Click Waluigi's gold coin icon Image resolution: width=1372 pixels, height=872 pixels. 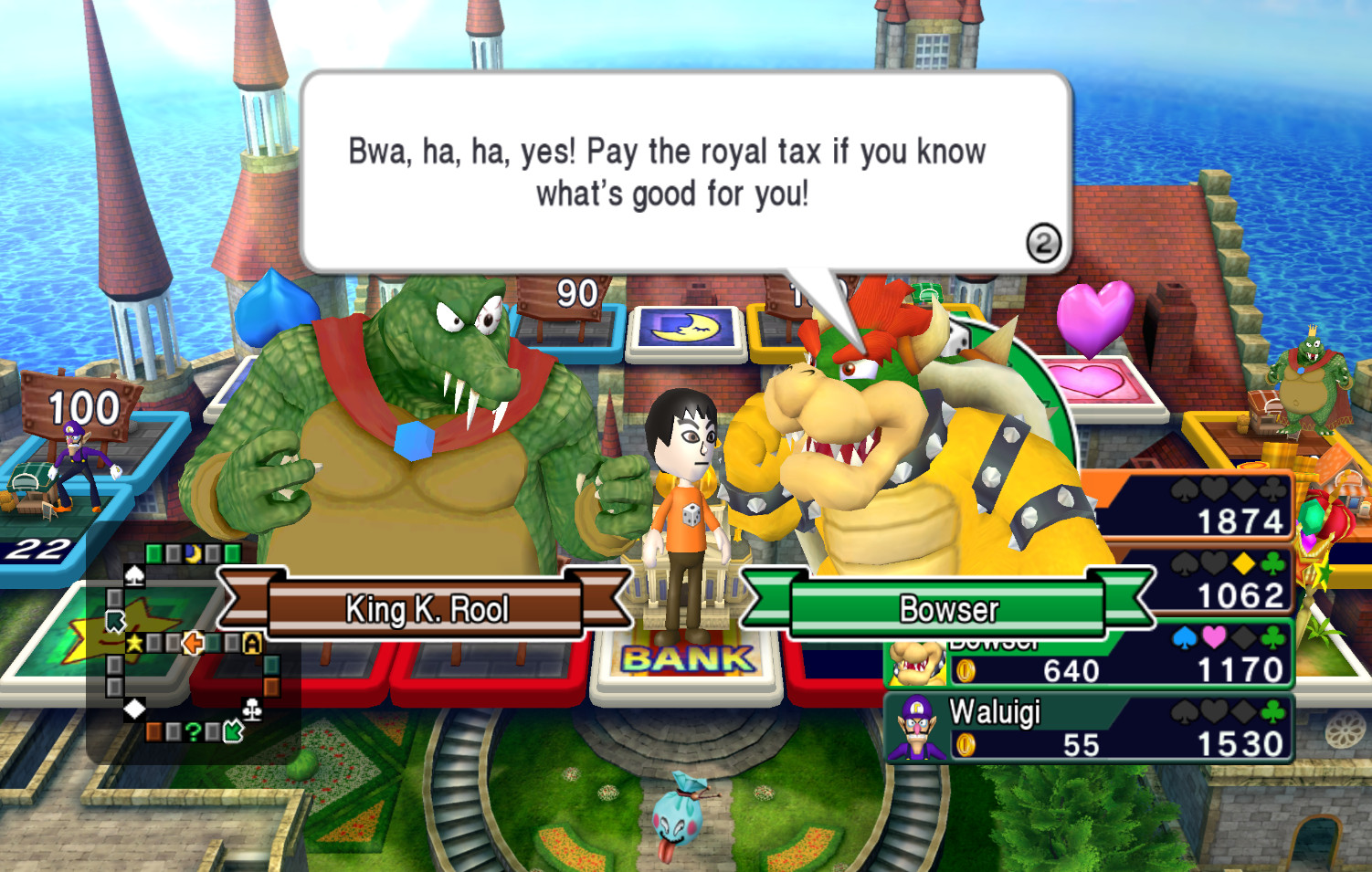pyautogui.click(x=966, y=744)
